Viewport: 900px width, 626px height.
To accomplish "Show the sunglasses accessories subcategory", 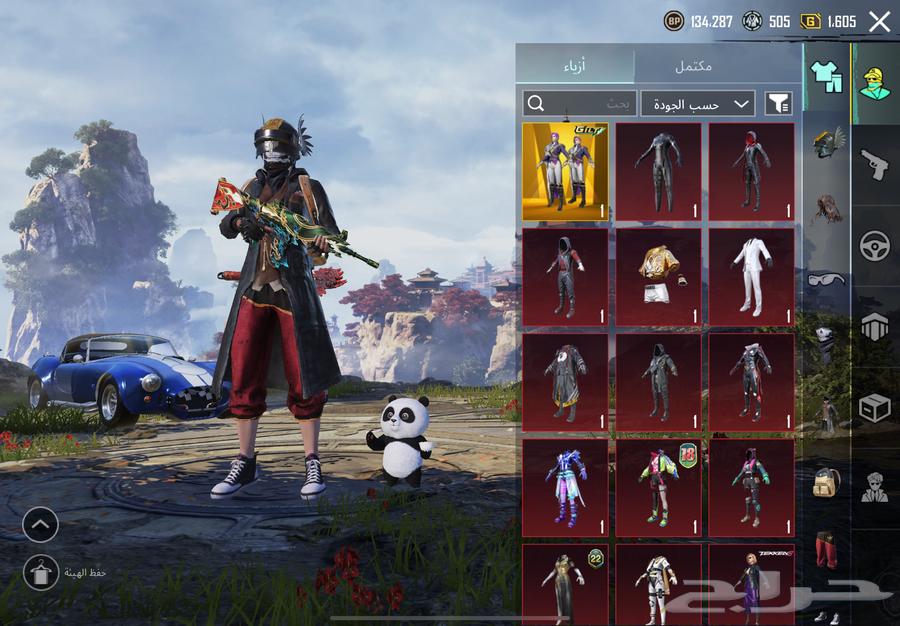I will point(826,278).
